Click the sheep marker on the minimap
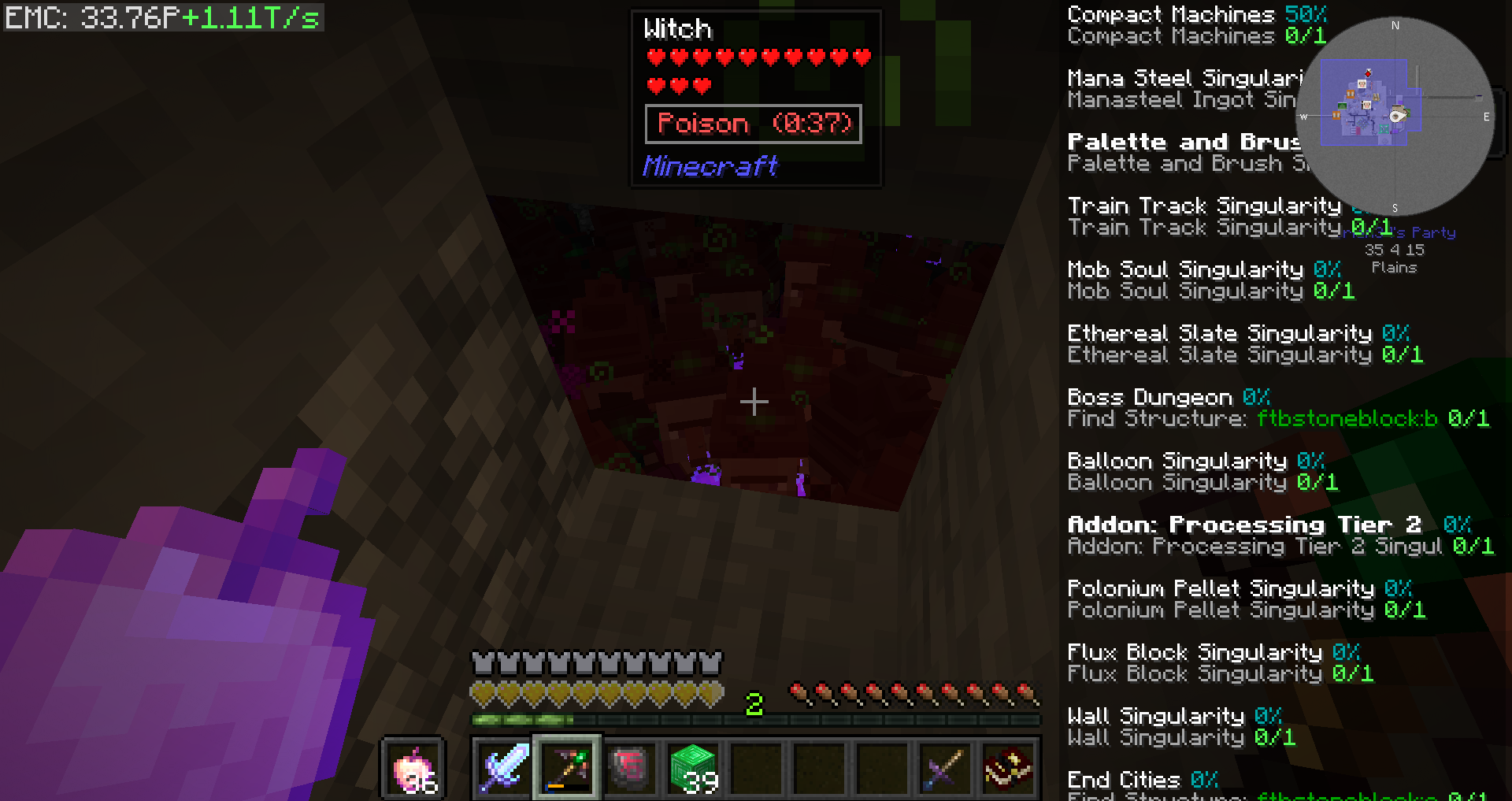This screenshot has height=801, width=1512. (1362, 84)
